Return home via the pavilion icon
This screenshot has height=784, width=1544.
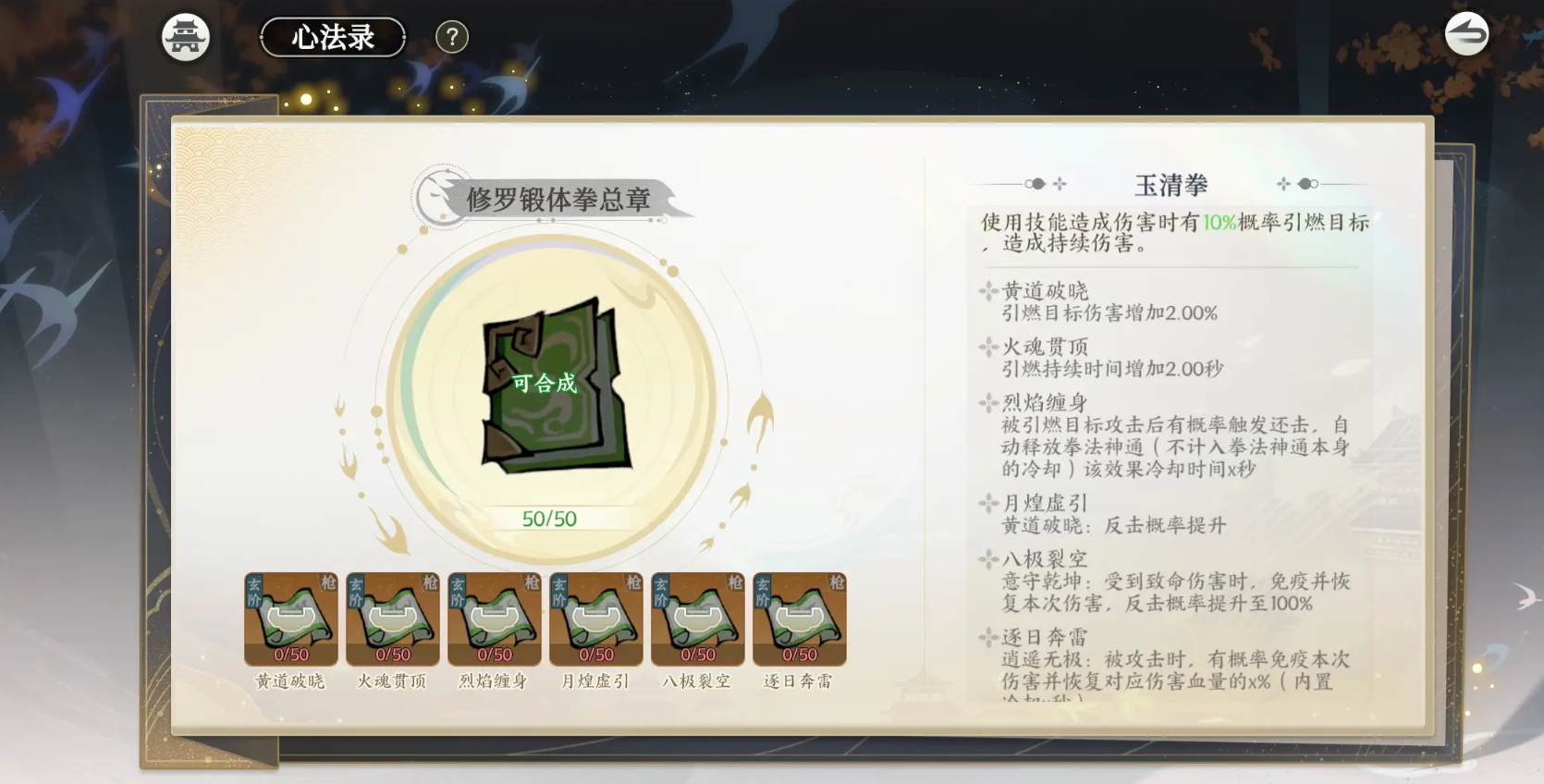pyautogui.click(x=186, y=38)
